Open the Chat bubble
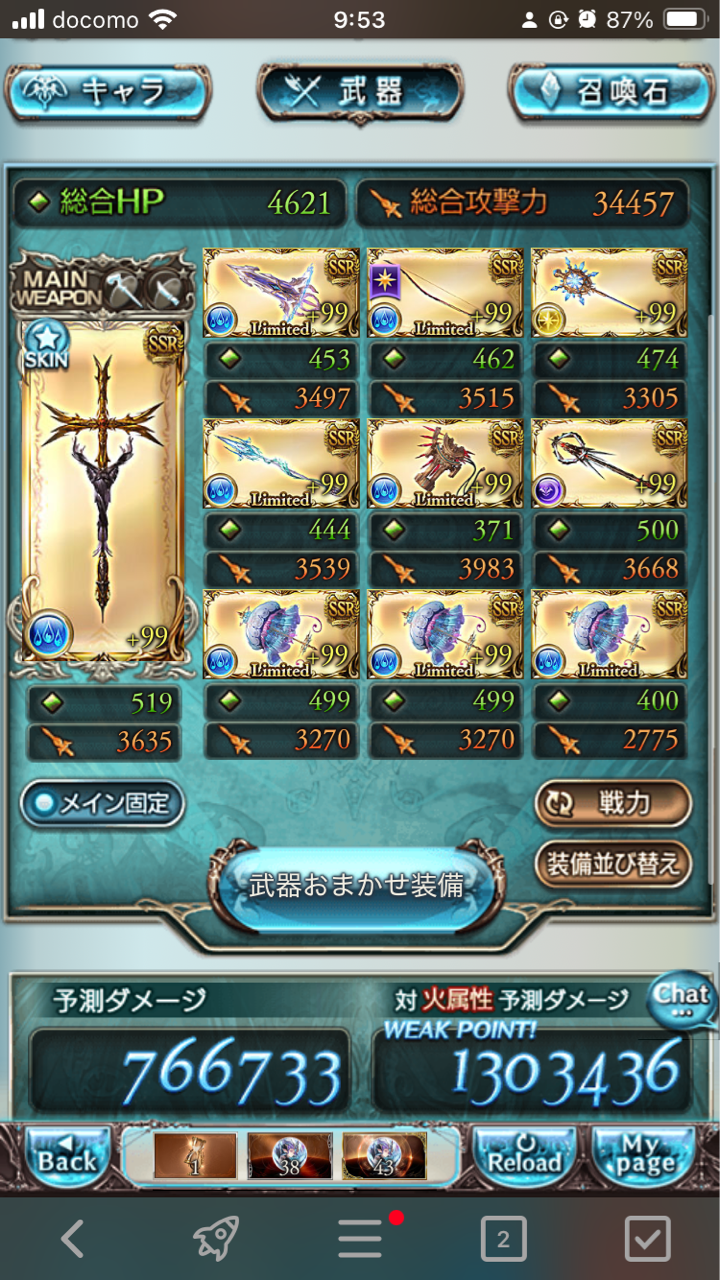The image size is (720, 1280). click(x=683, y=999)
